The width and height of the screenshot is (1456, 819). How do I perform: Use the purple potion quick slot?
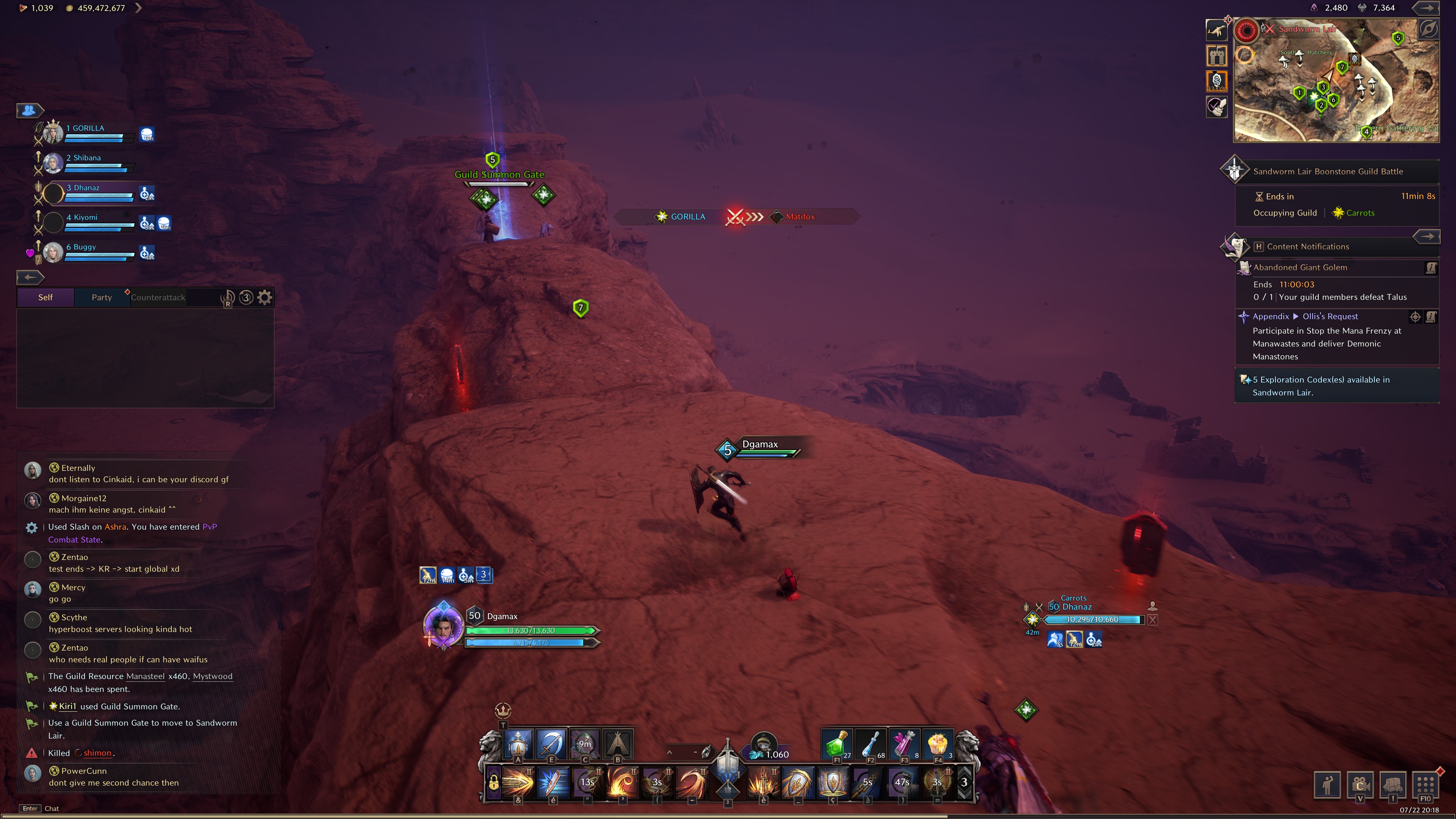pos(904,744)
